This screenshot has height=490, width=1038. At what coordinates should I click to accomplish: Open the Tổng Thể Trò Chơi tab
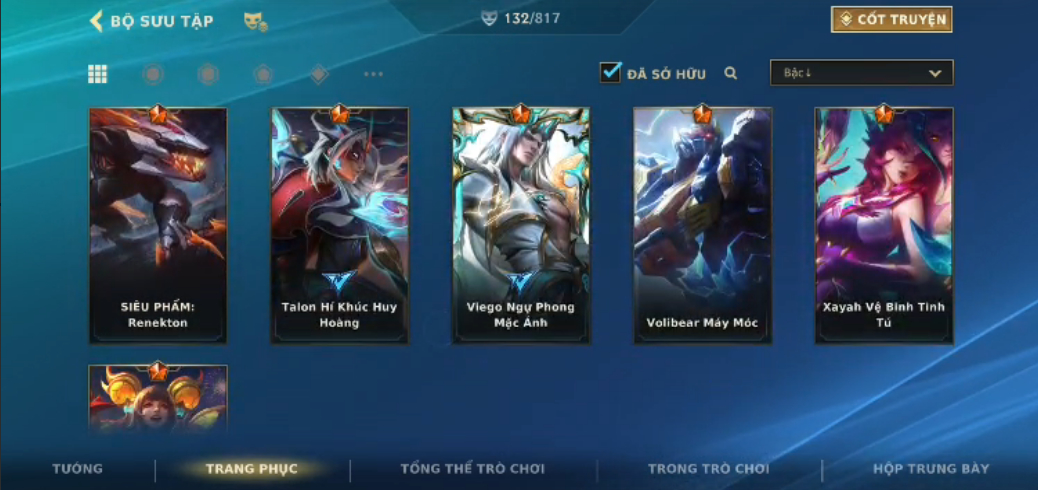473,469
